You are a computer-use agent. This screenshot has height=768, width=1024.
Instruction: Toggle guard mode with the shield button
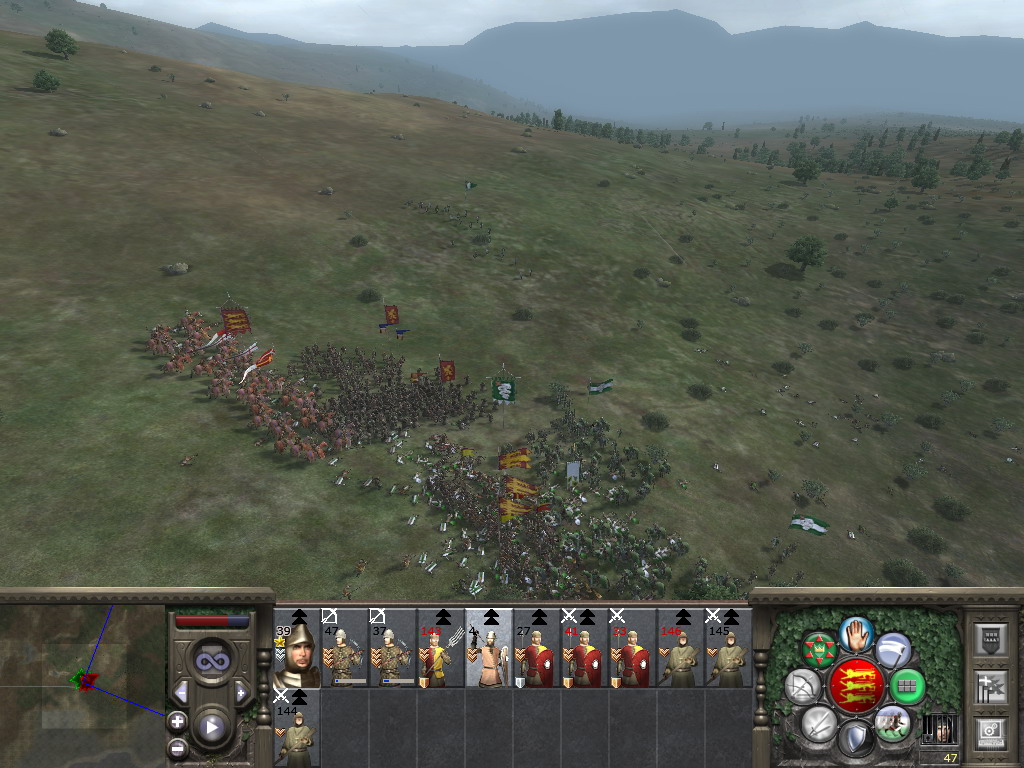click(x=855, y=739)
